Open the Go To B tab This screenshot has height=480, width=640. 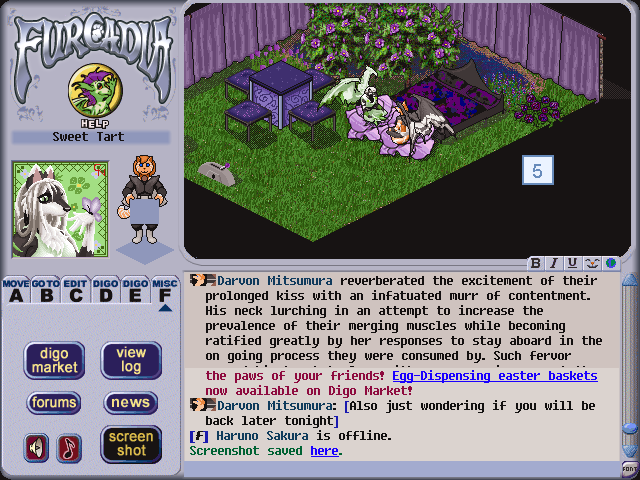[46, 290]
